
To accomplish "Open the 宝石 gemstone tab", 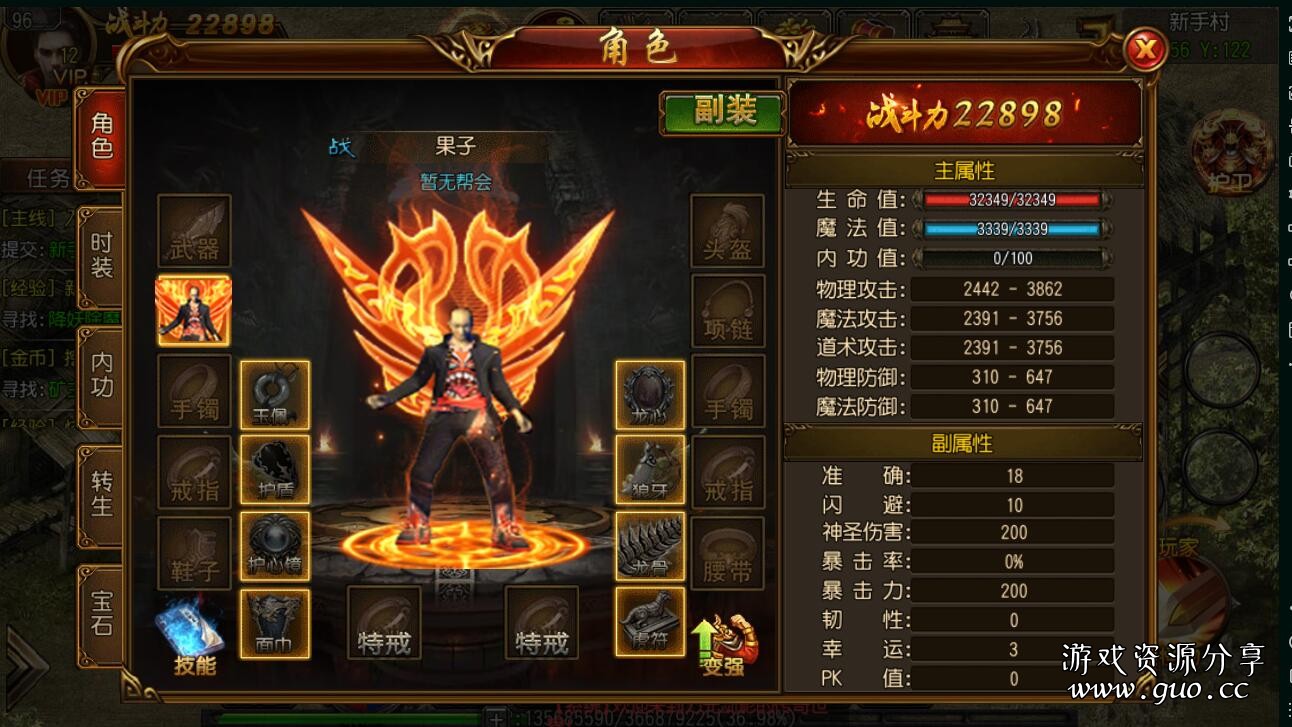I will point(102,613).
